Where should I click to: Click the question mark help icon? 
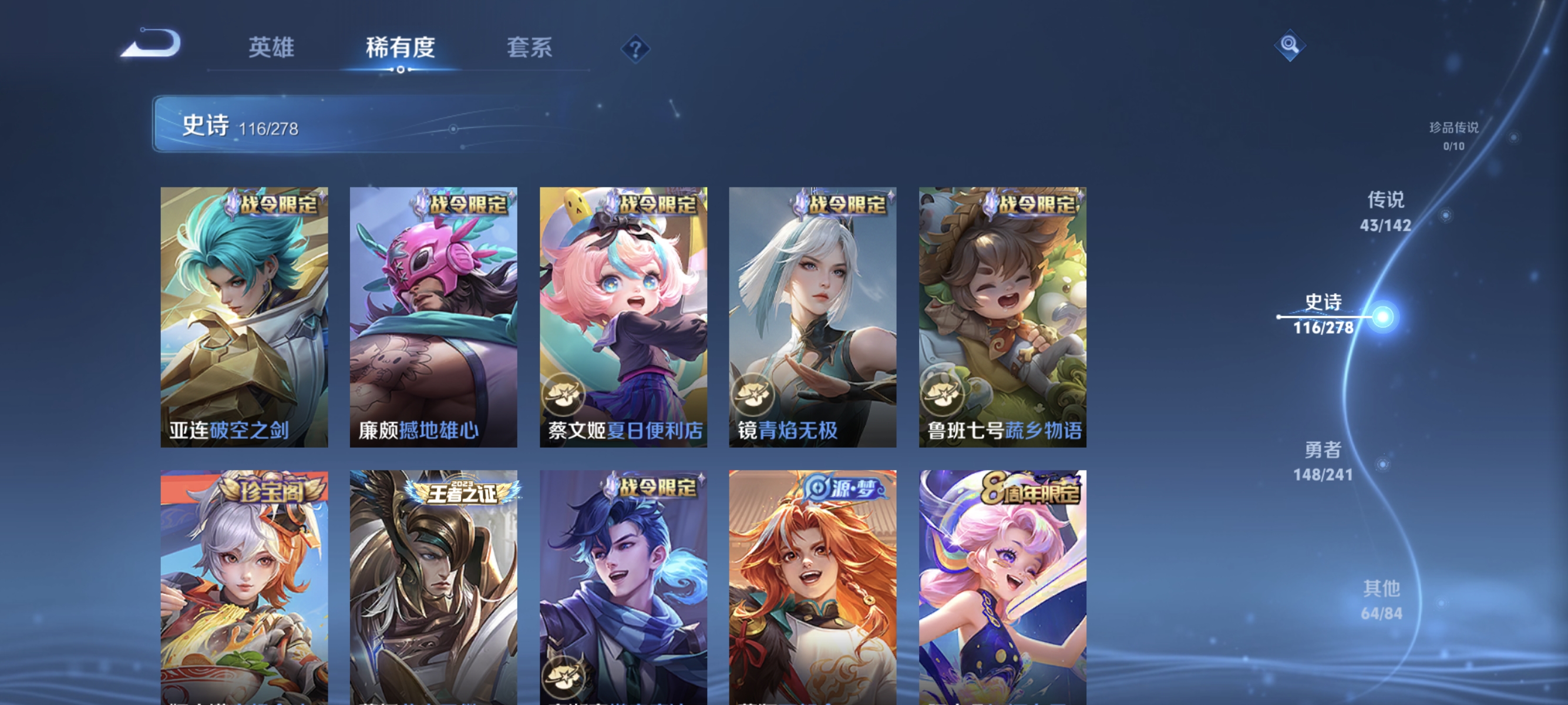[635, 50]
